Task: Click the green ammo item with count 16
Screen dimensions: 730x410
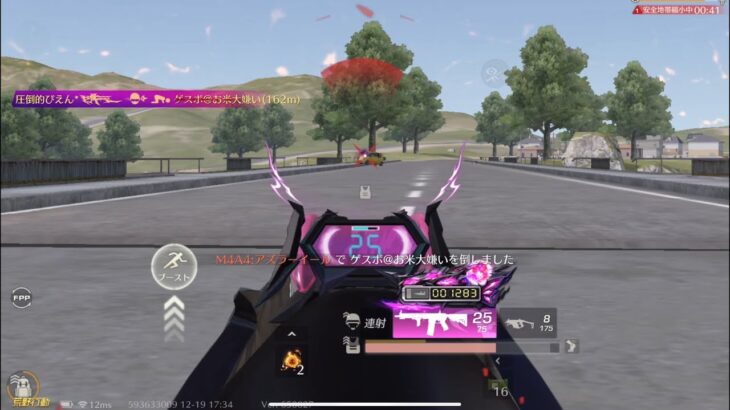Action: (x=497, y=387)
